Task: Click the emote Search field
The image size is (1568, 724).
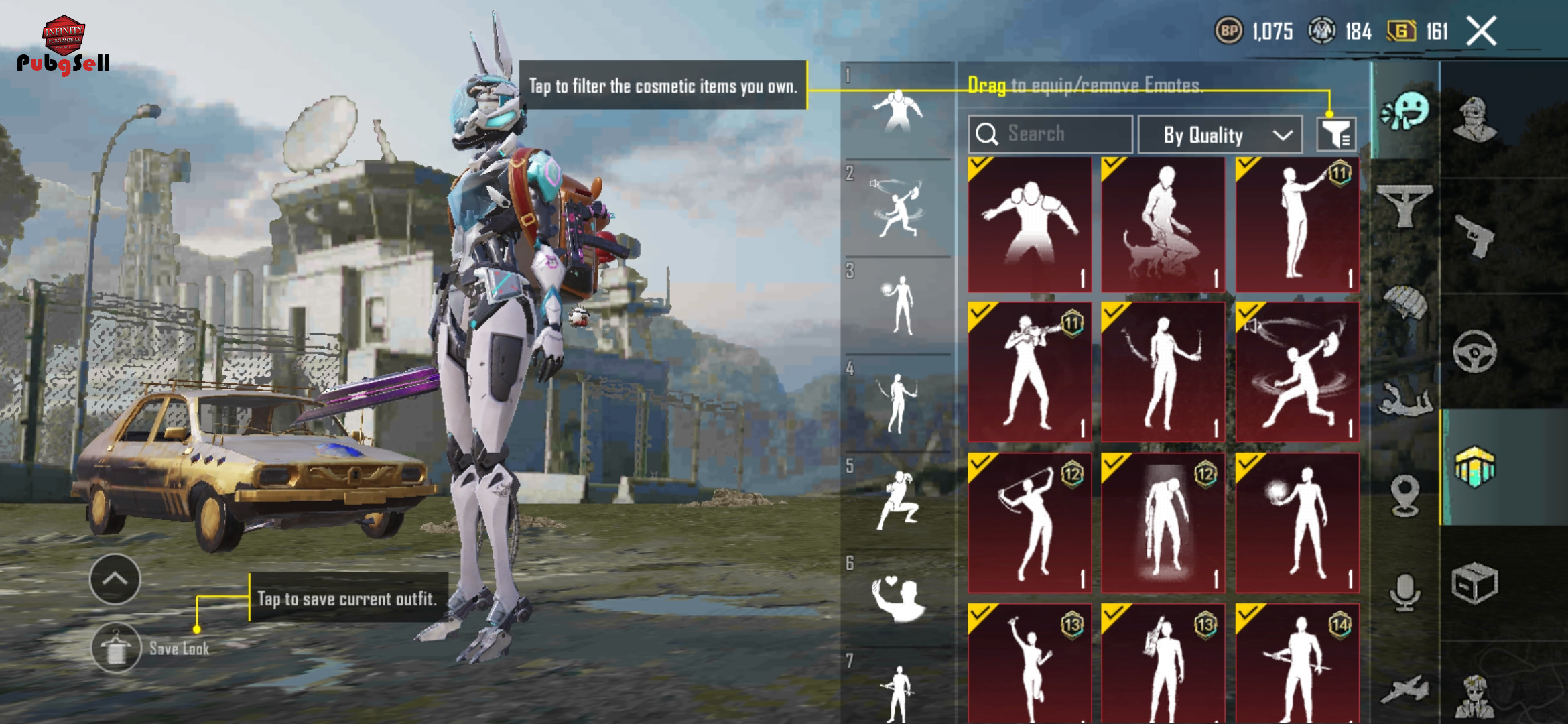Action: point(1050,134)
